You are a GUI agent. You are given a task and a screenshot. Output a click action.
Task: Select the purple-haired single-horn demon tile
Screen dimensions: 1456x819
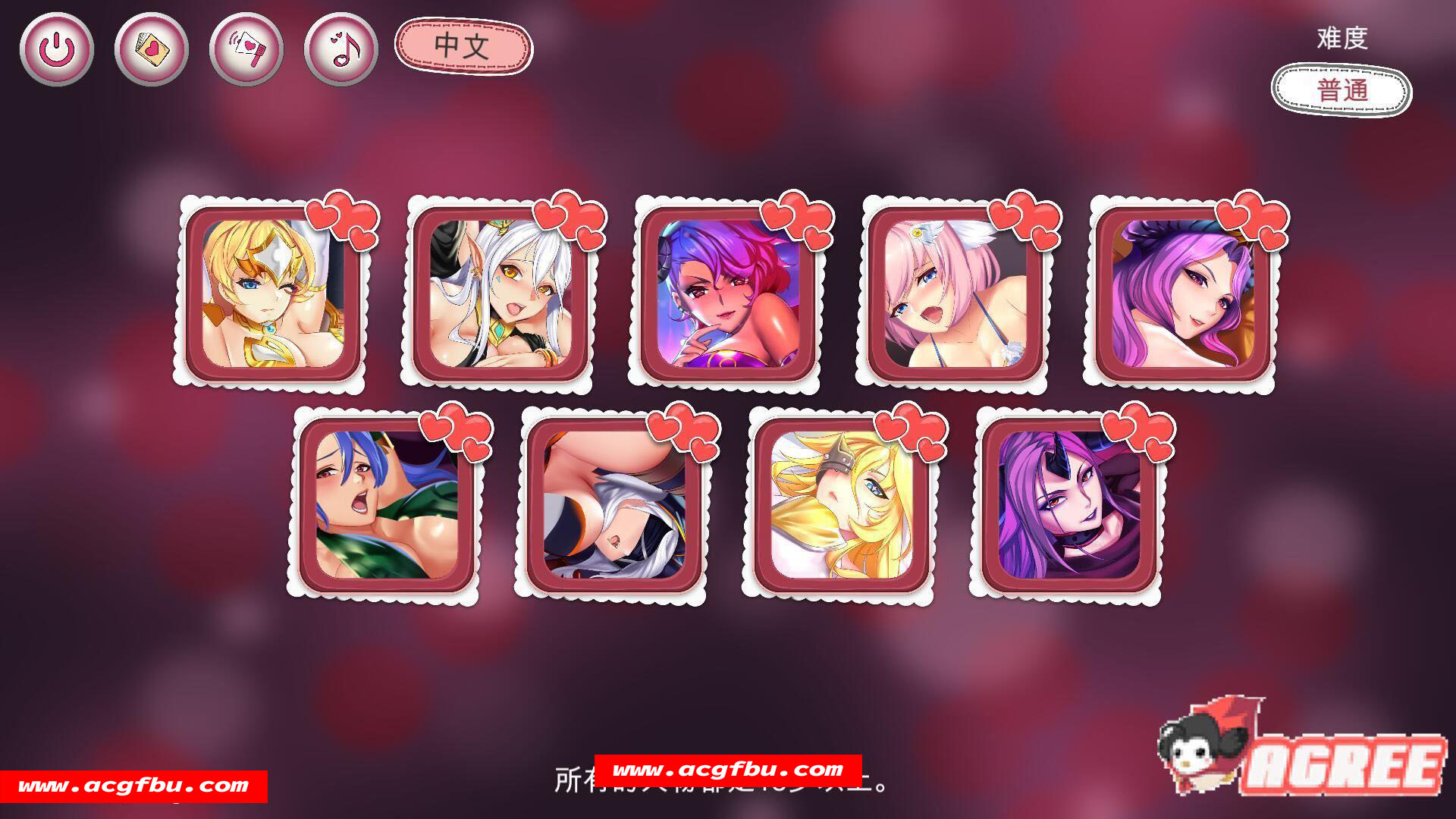coord(1068,505)
